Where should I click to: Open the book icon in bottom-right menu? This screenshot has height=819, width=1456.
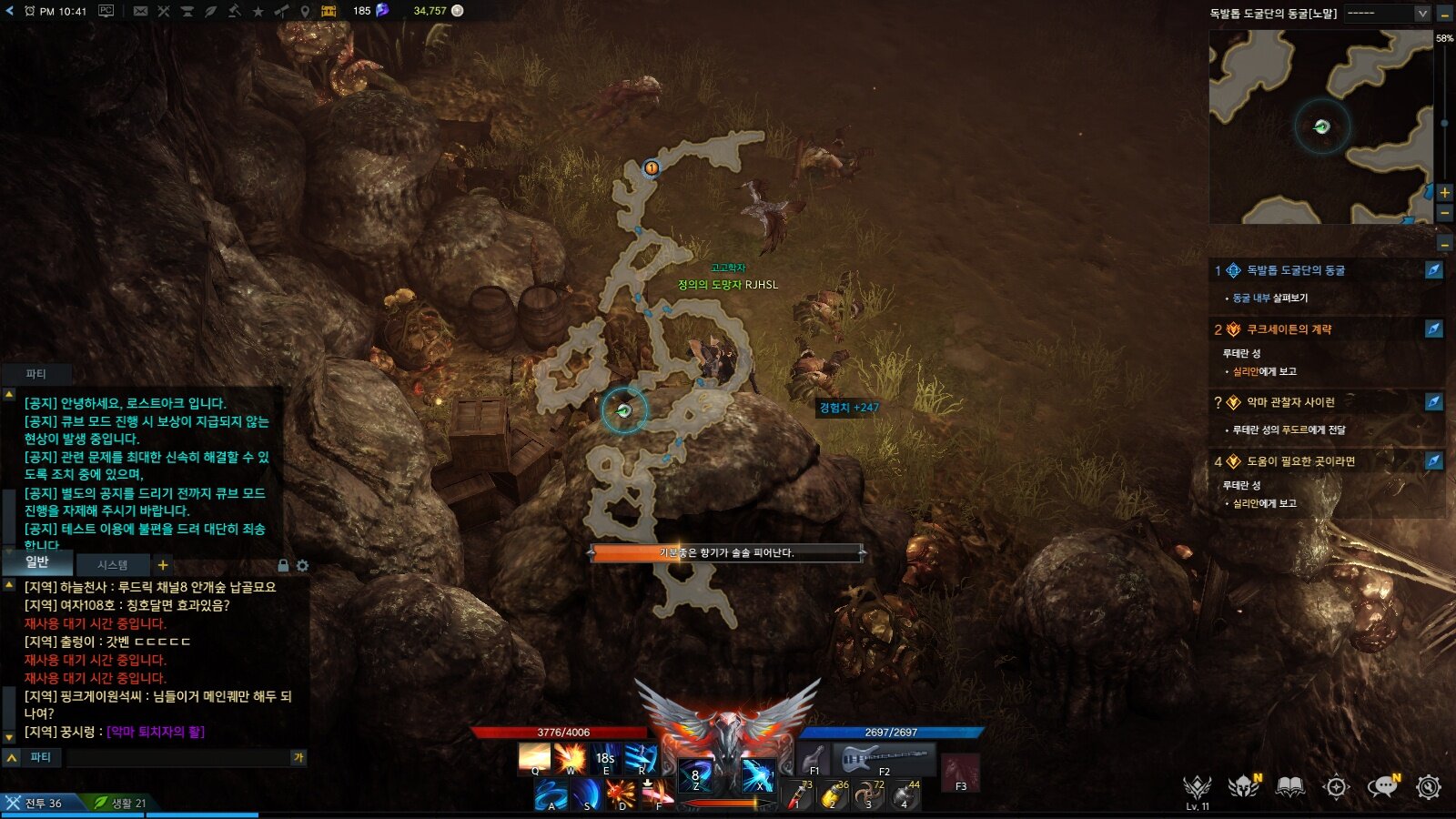coord(1289,787)
